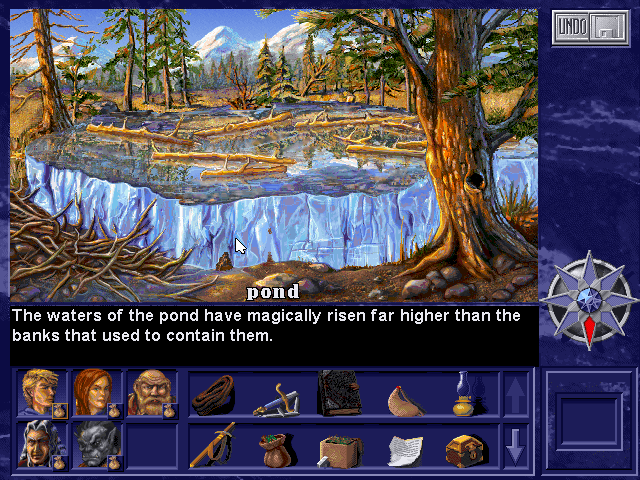The height and width of the screenshot is (480, 640).
Task: Pick the golden treasure chest item
Action: [x=465, y=449]
